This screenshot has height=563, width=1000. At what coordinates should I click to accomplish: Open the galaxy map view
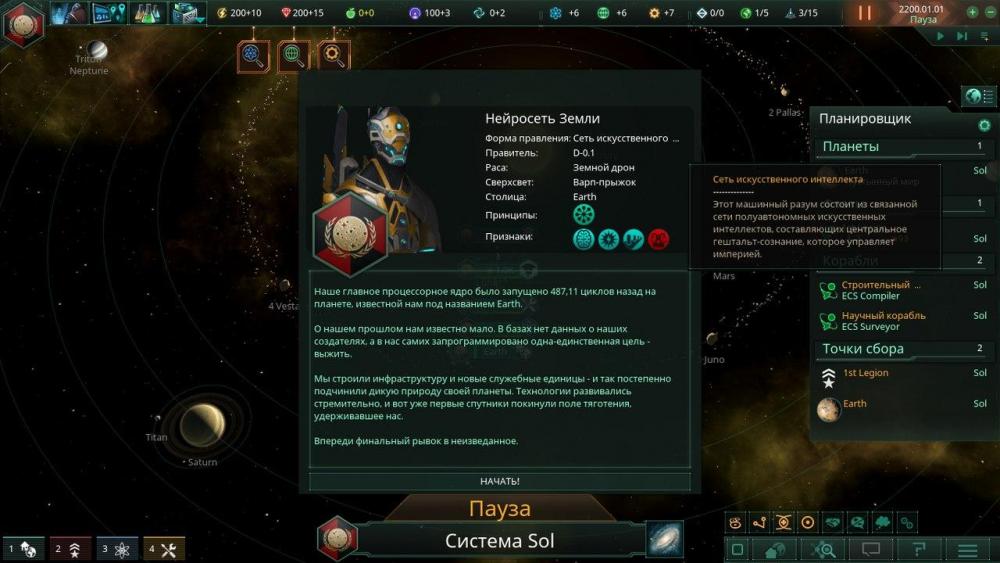pos(664,539)
